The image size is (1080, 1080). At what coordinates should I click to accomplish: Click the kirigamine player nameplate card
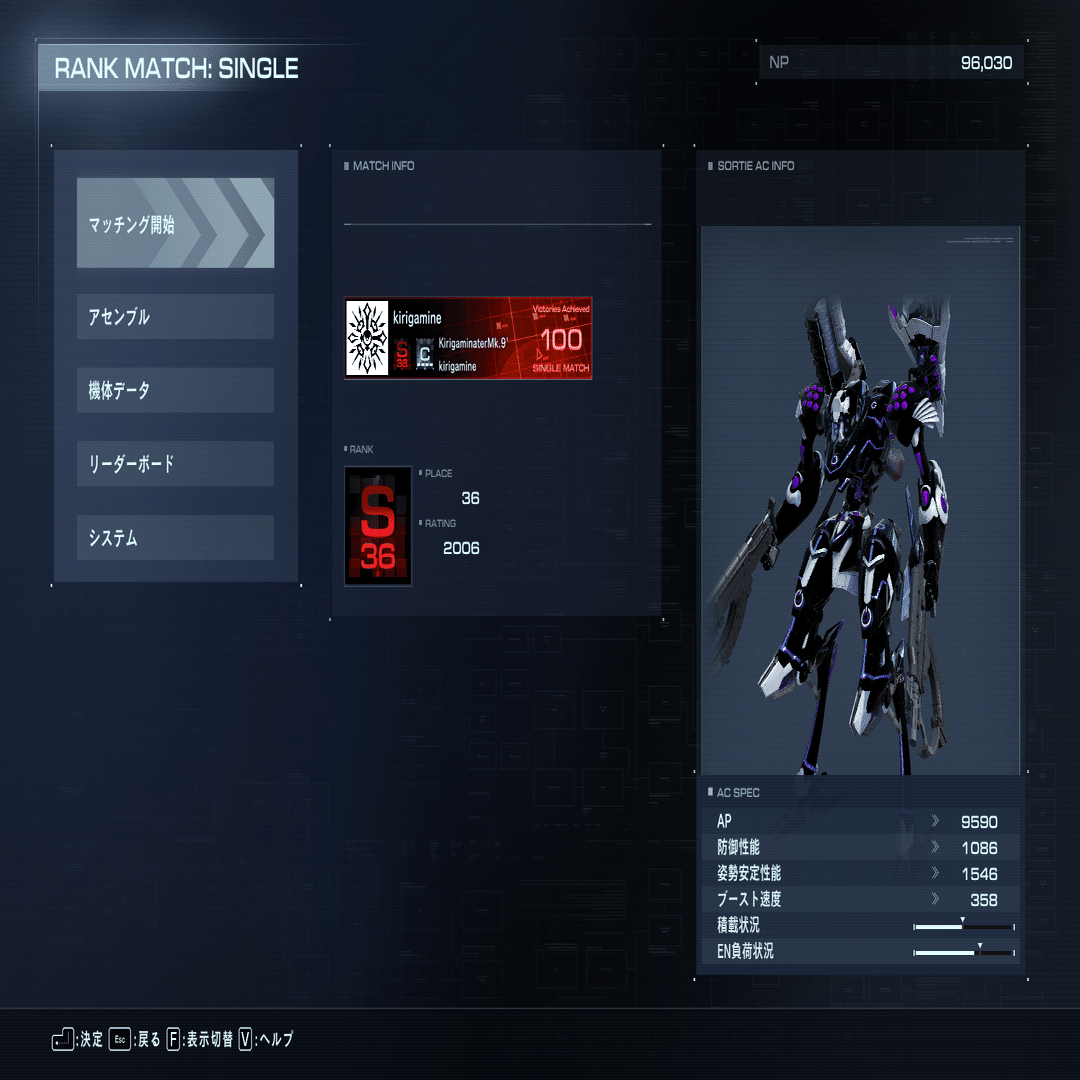[468, 338]
